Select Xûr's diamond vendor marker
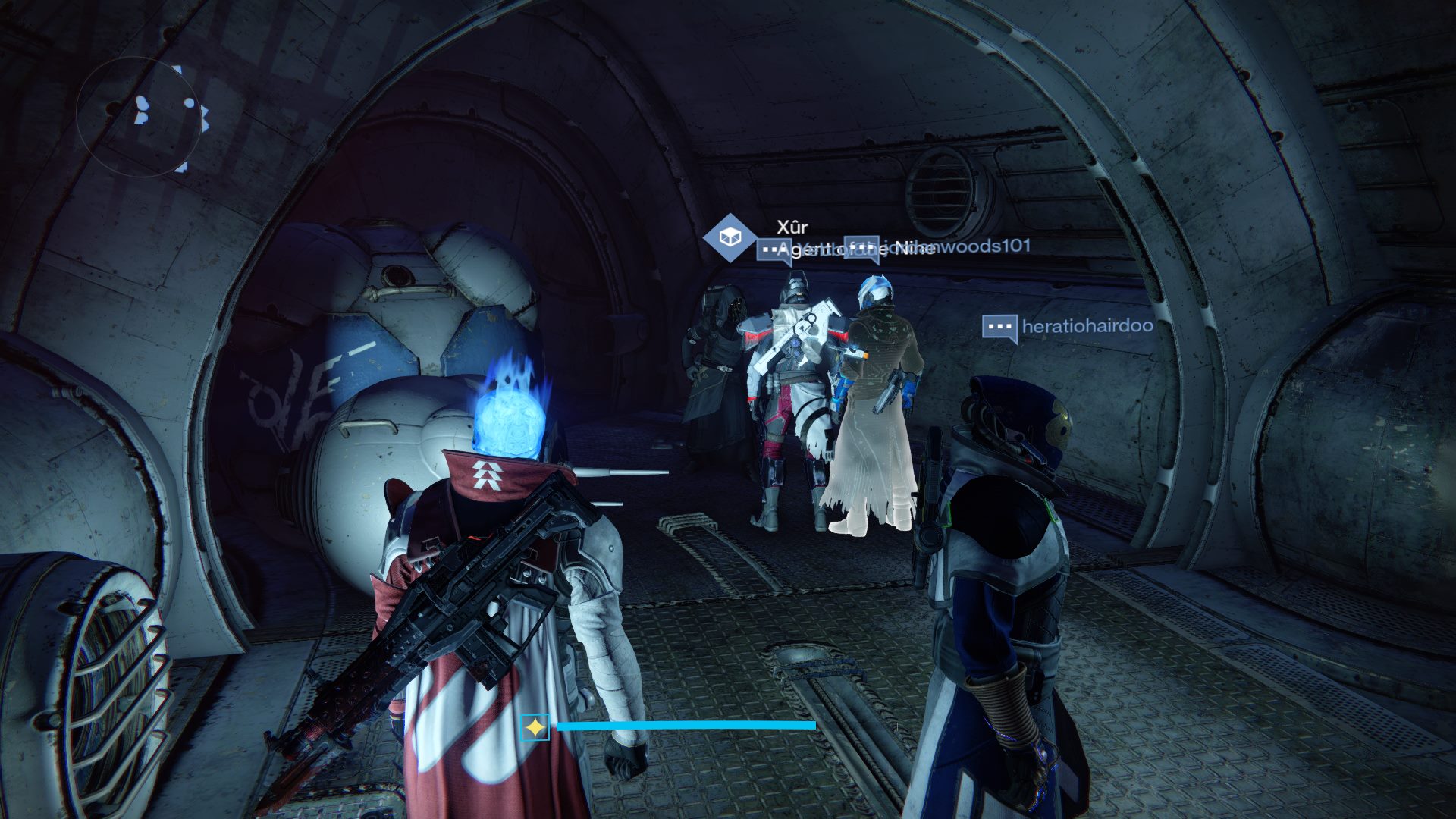1456x819 pixels. pos(729,238)
